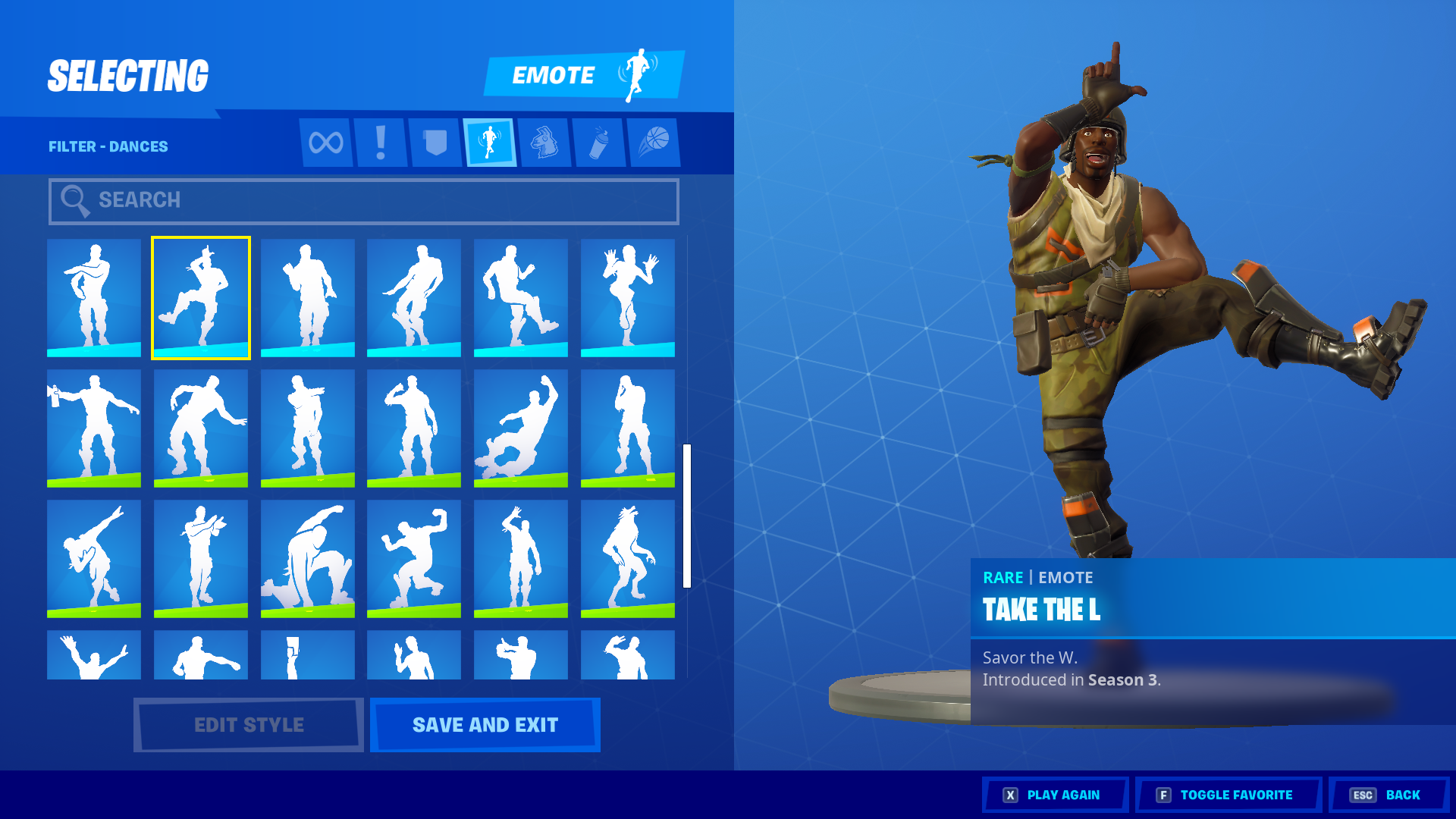Switch to the exclamation mark filter tab
Screen dimensions: 1456x819
pyautogui.click(x=381, y=143)
